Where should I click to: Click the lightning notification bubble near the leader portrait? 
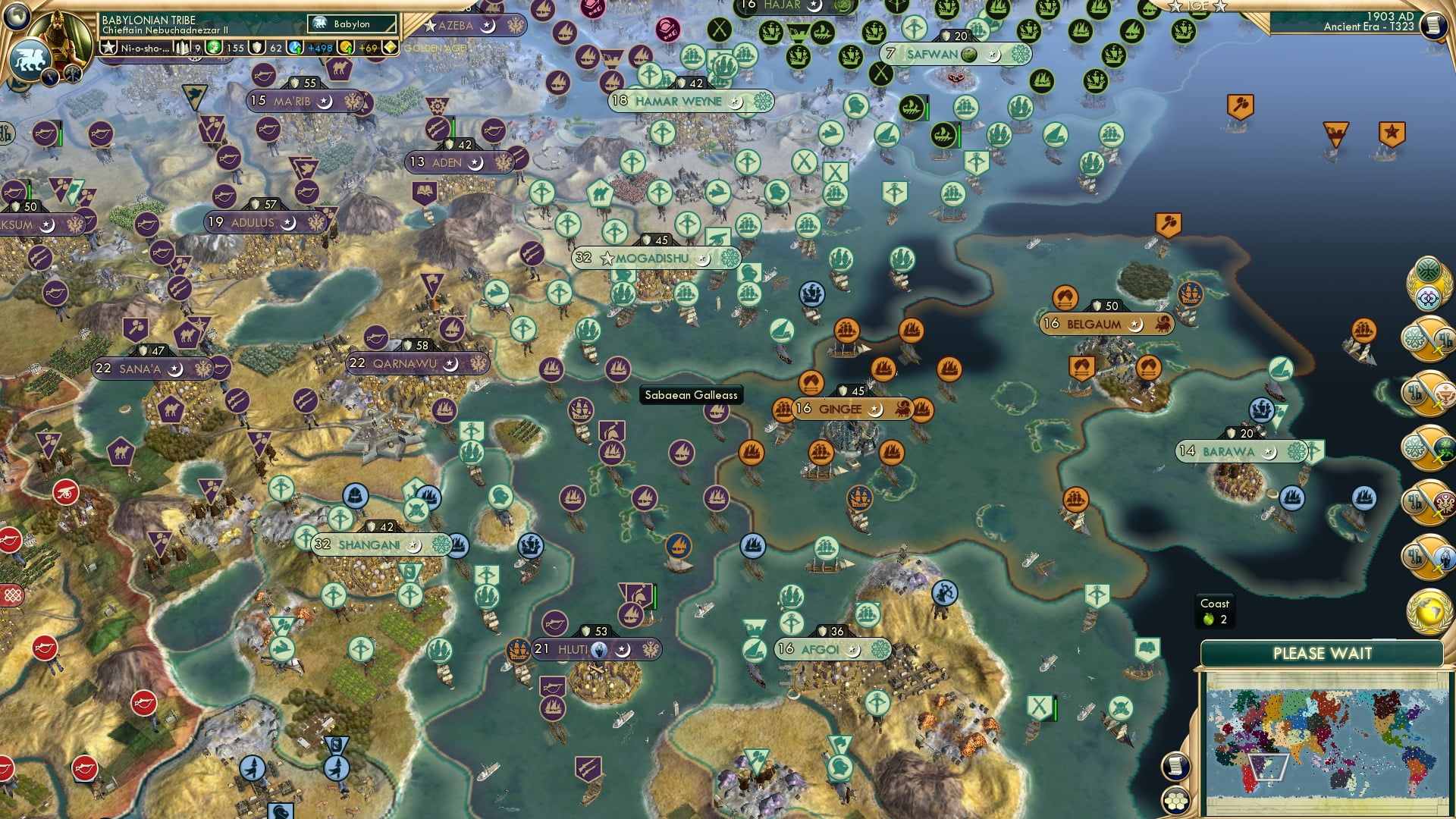coord(49,77)
